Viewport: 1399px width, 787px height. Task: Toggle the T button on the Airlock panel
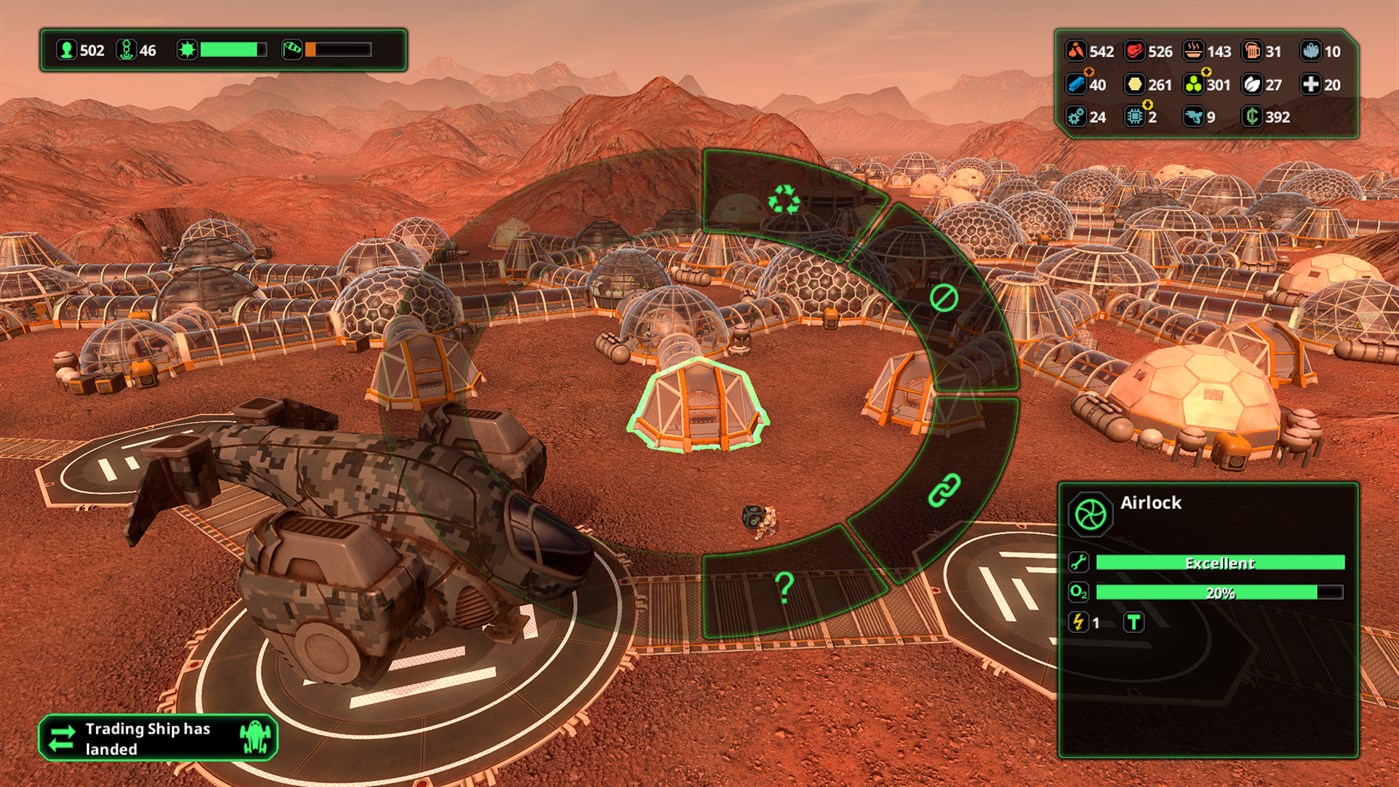pos(1134,622)
